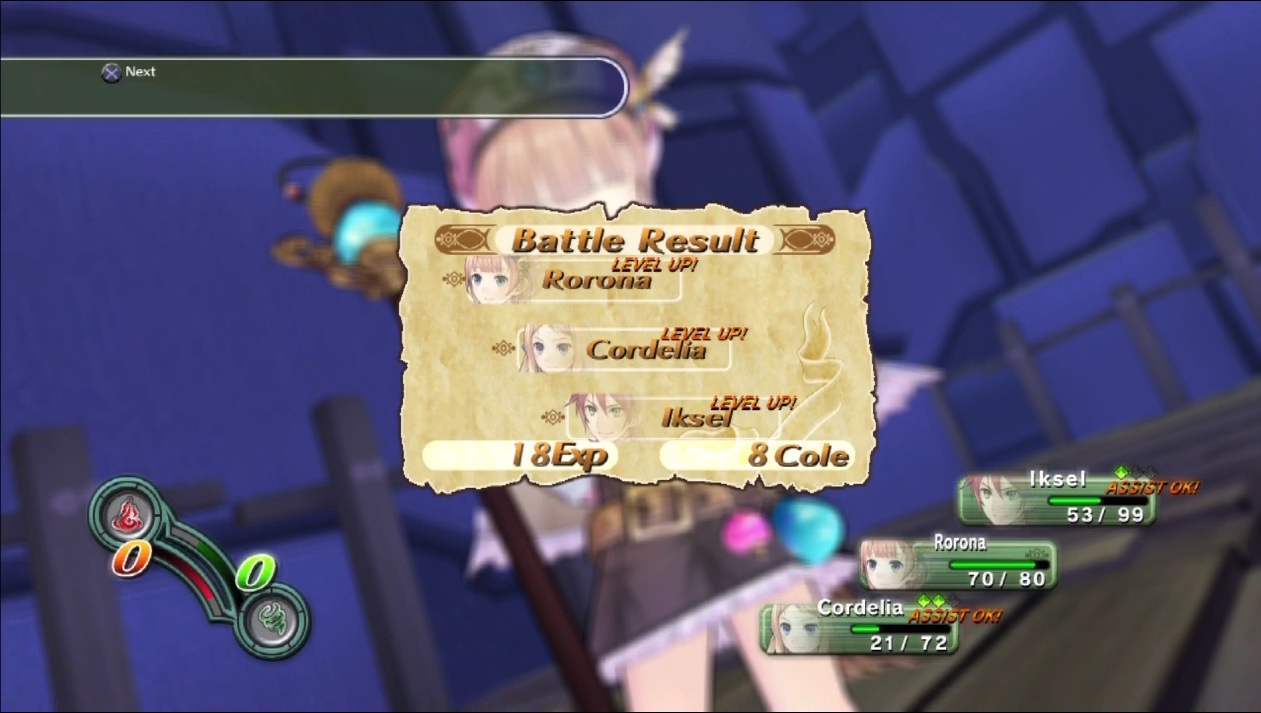Click Rorona's party status panel with portrait

(957, 566)
